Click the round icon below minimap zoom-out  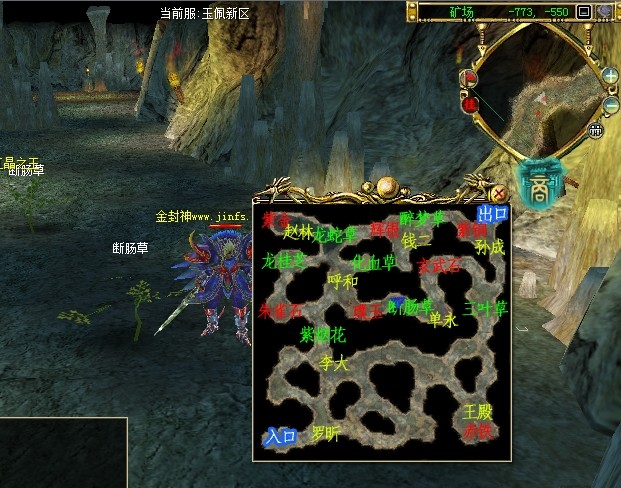pyautogui.click(x=596, y=129)
